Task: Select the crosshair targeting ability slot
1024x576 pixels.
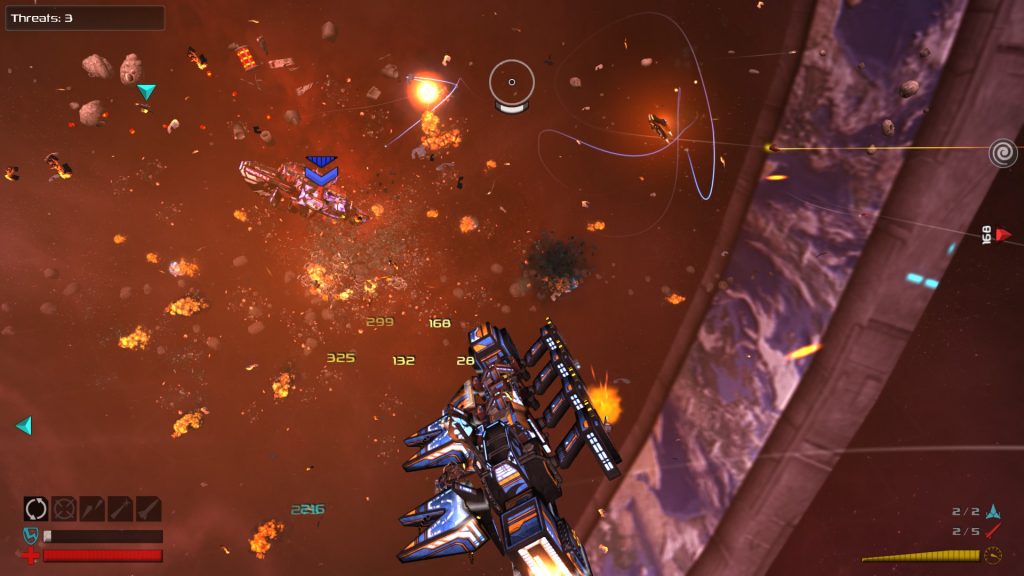Action: coord(64,509)
